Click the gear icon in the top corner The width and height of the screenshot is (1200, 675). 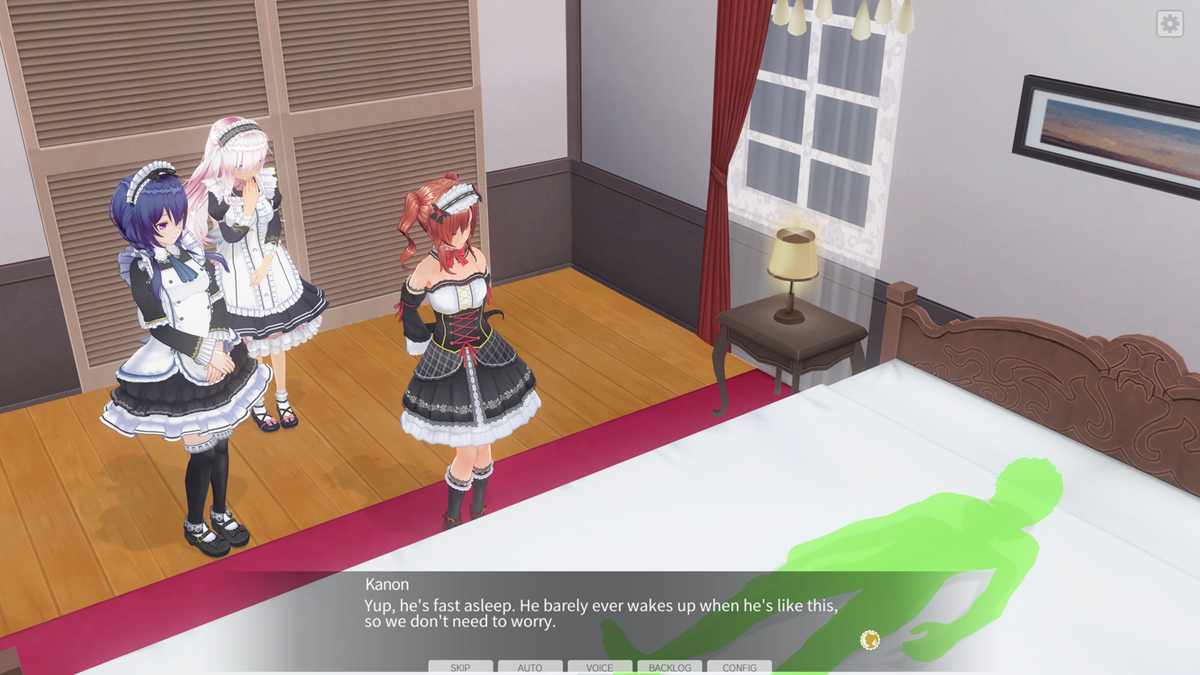(1169, 24)
